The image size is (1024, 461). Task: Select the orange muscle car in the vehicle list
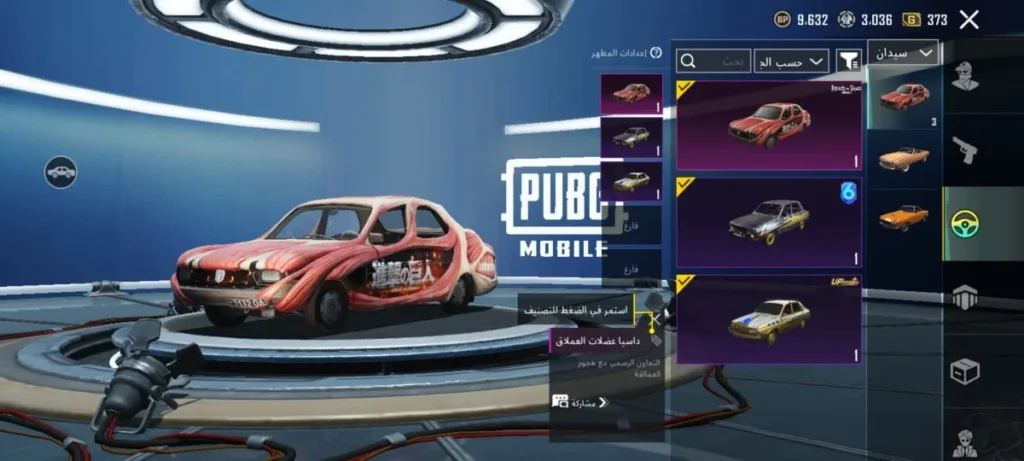pos(904,217)
